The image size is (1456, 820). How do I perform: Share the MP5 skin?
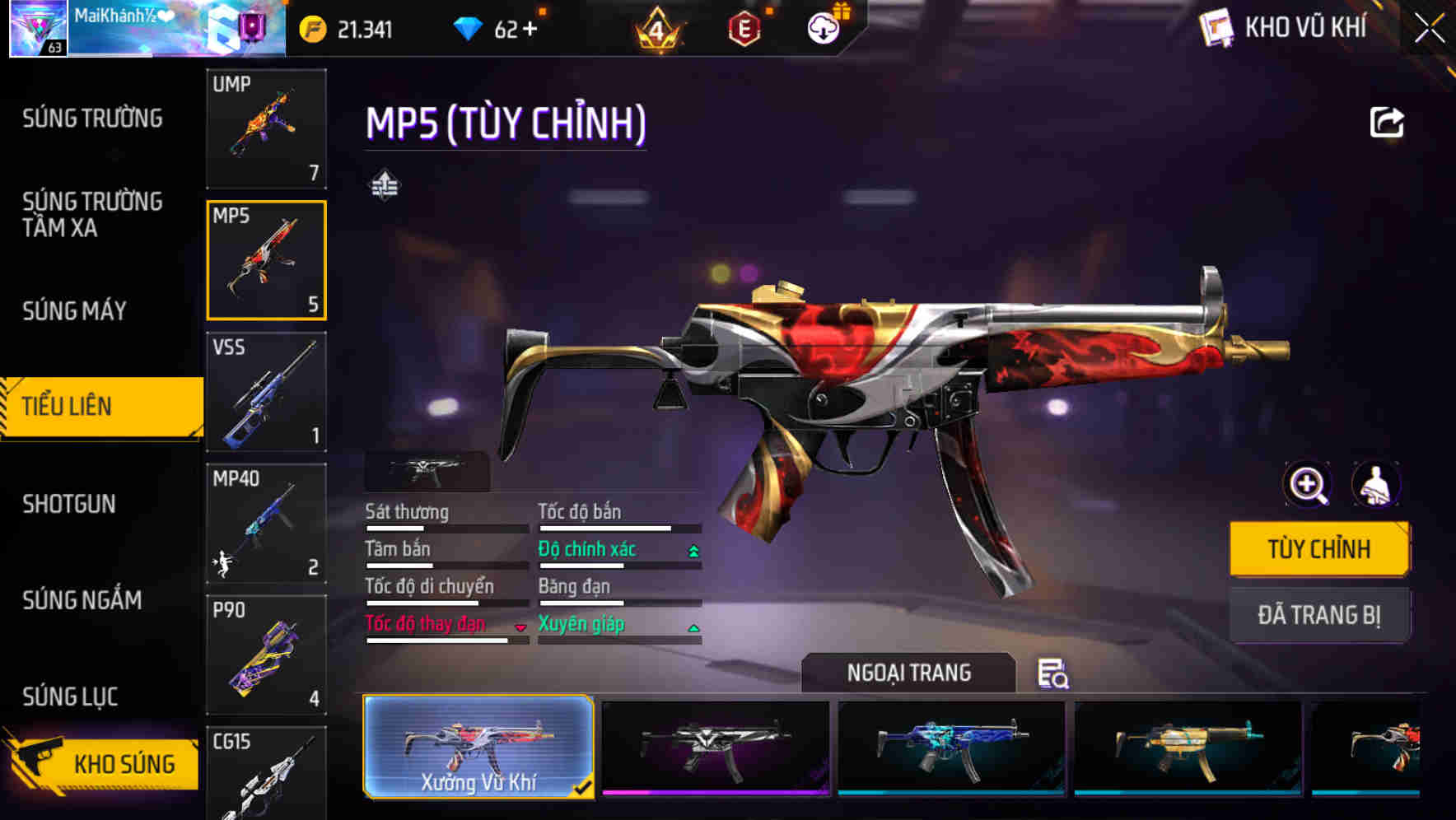point(1386,123)
